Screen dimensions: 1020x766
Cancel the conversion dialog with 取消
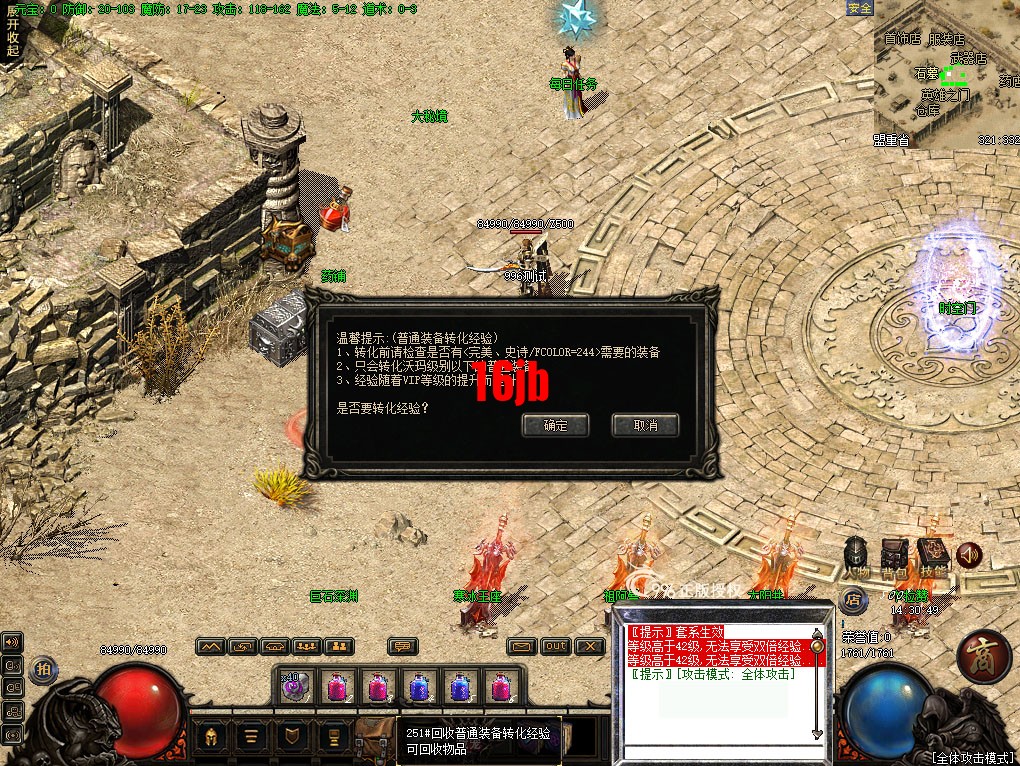(x=645, y=425)
